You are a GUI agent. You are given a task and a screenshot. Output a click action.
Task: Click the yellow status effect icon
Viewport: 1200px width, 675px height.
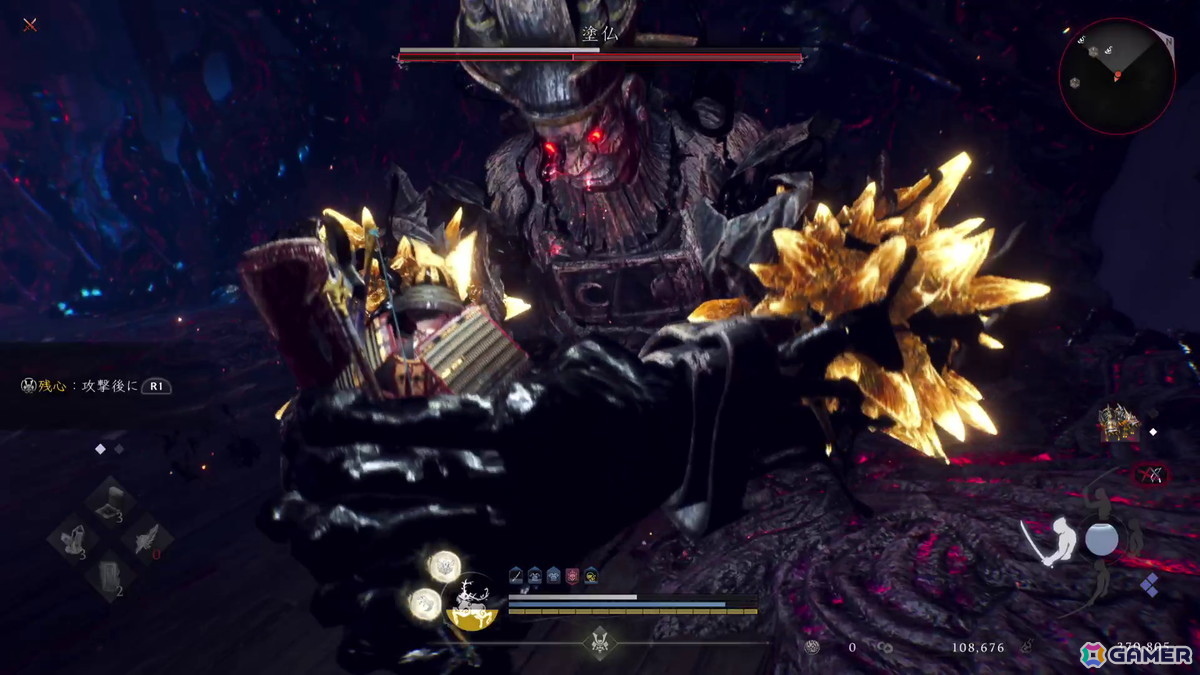tap(591, 574)
